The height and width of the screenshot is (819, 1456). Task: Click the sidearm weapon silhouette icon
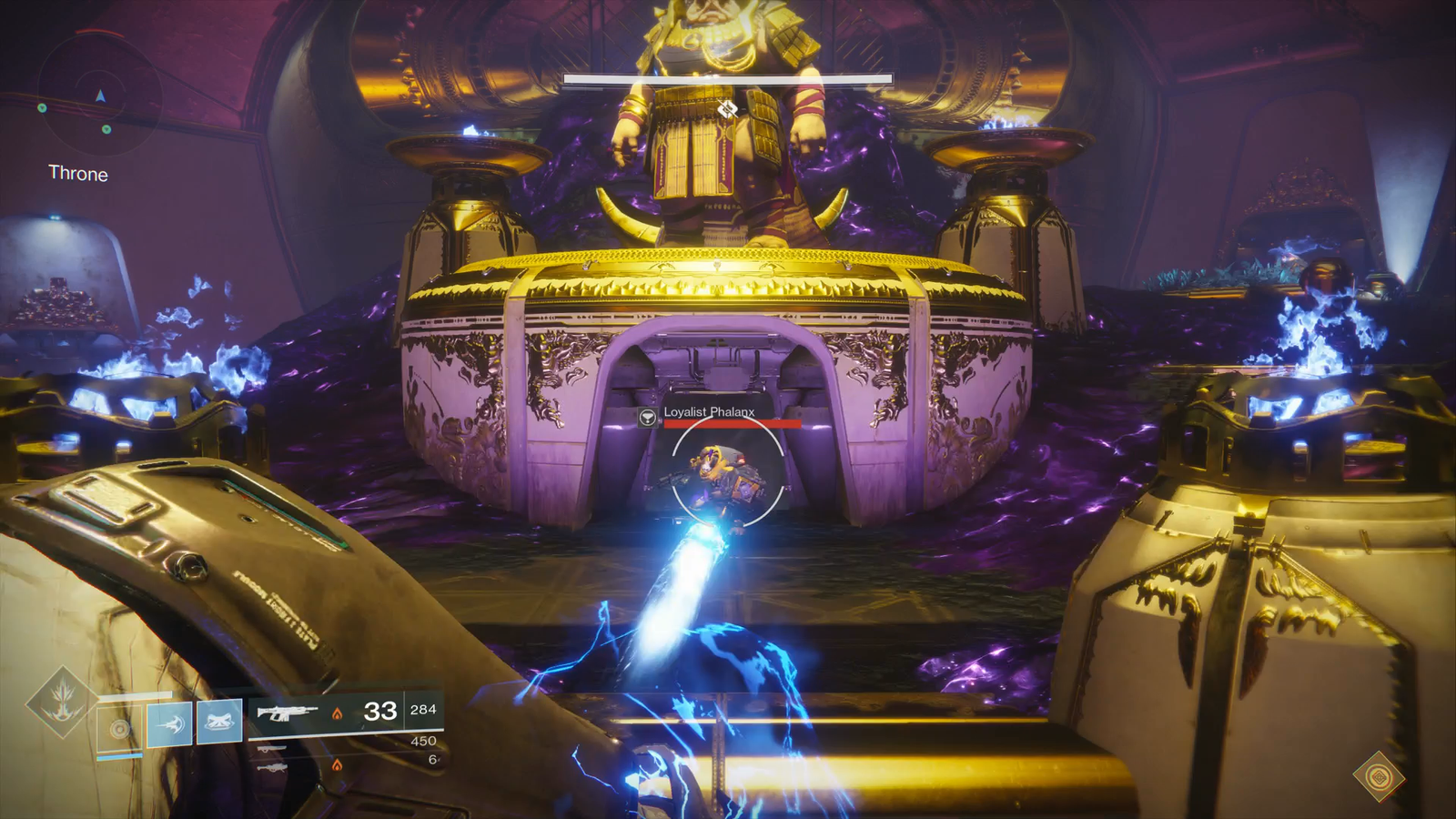coord(271,748)
